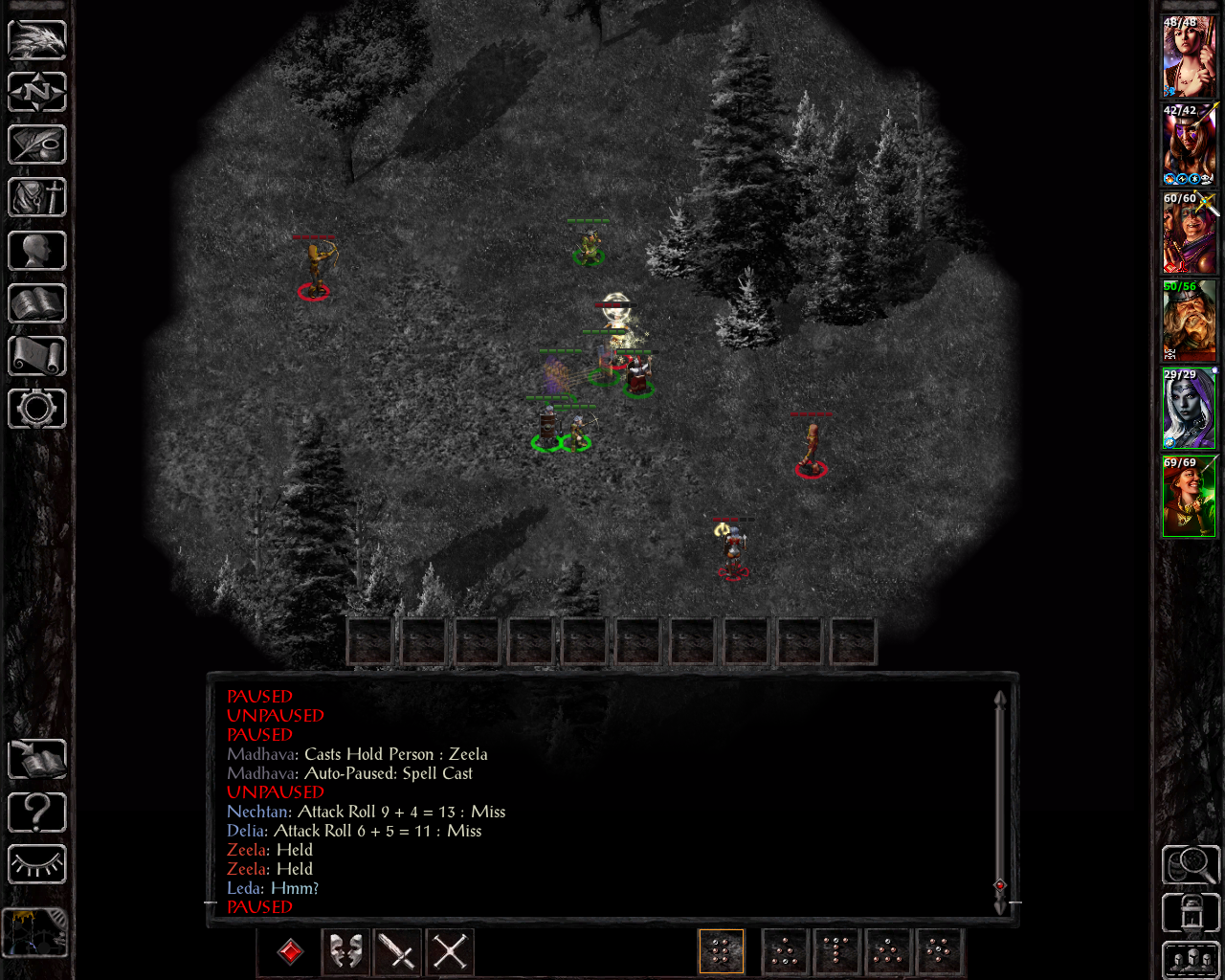Screen dimensions: 1225x980
Task: Open the options gear button
Action: click(37, 409)
